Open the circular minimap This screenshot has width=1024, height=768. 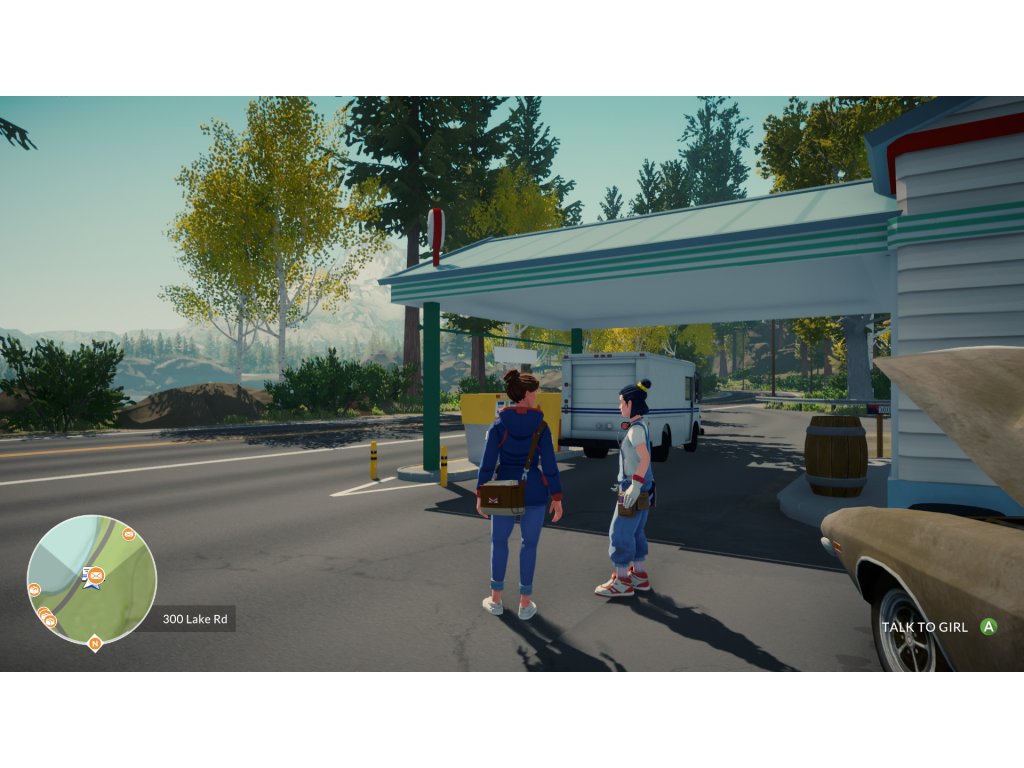(92, 580)
